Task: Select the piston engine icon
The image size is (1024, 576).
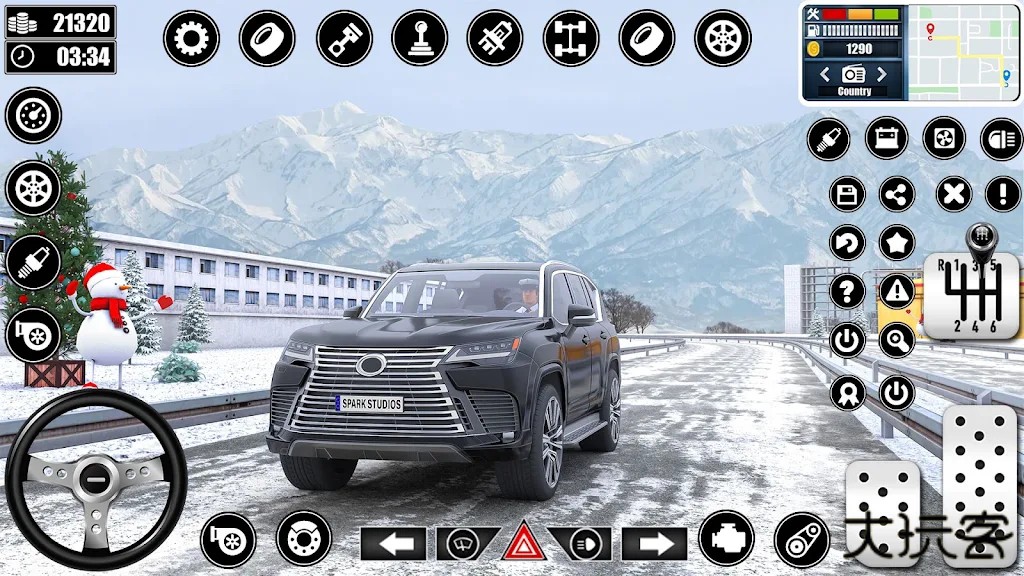Action: [x=344, y=39]
